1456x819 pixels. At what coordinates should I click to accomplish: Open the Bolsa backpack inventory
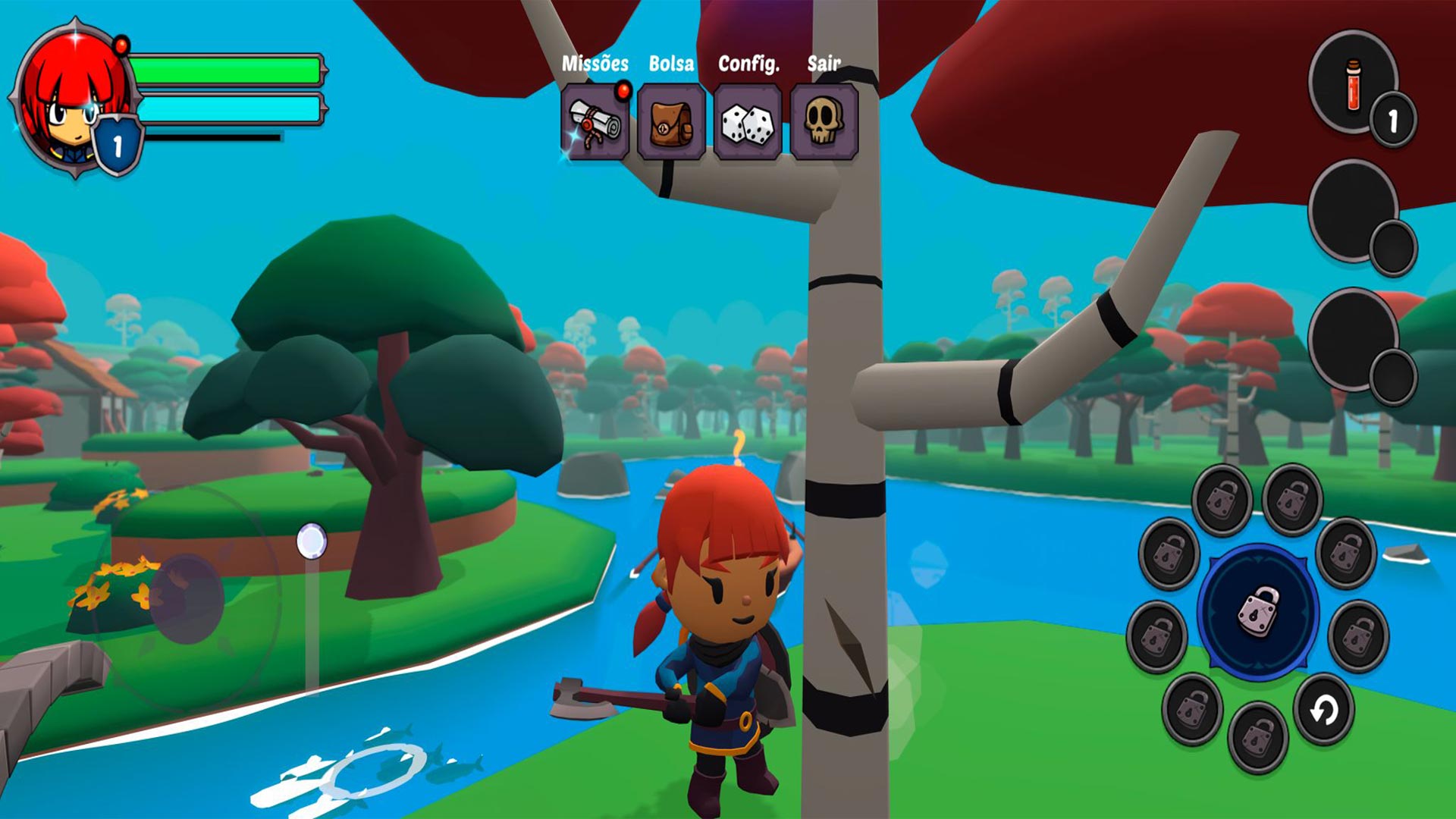pos(671,122)
